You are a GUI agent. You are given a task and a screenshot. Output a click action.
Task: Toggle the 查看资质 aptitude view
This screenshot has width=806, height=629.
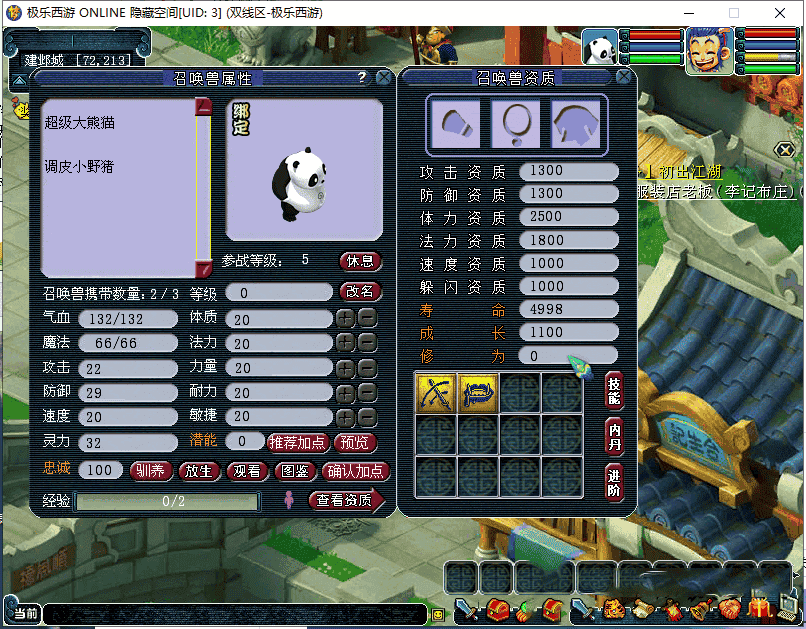pos(346,500)
